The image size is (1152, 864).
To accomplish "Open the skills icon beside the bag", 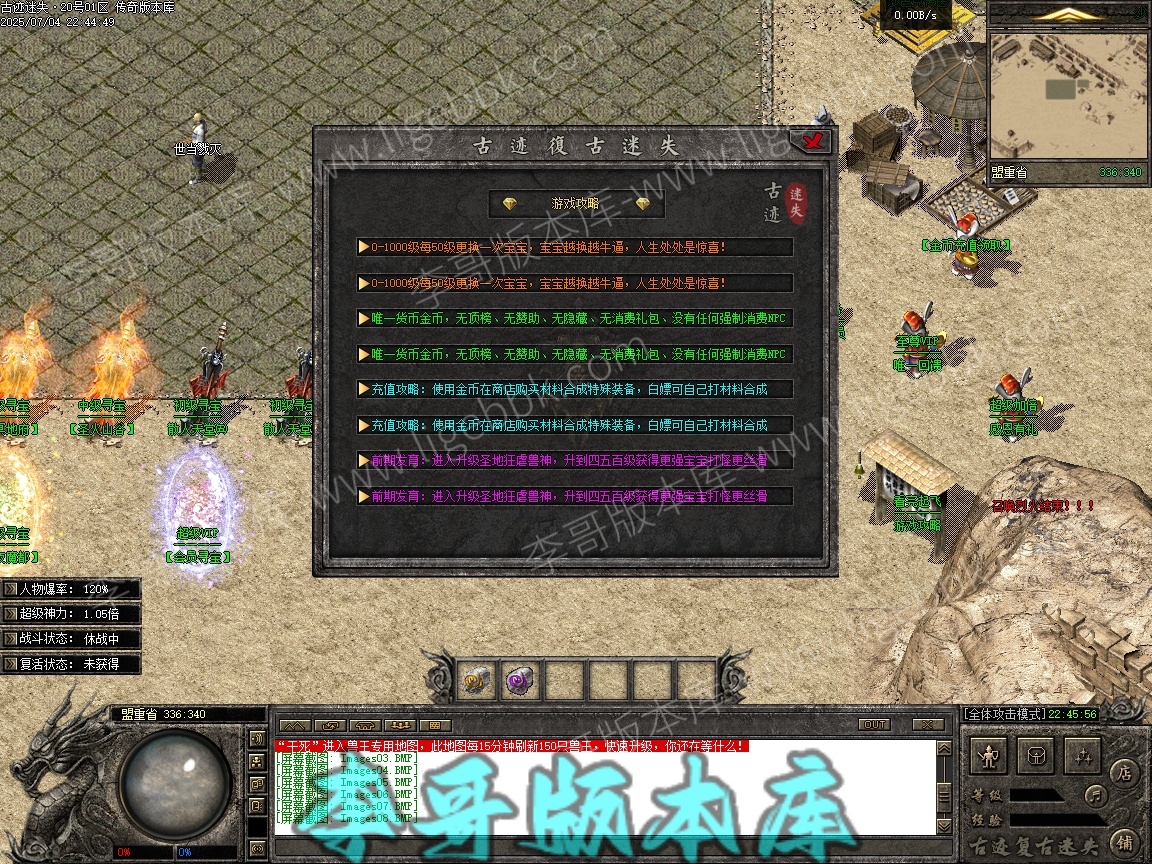I will click(1080, 756).
